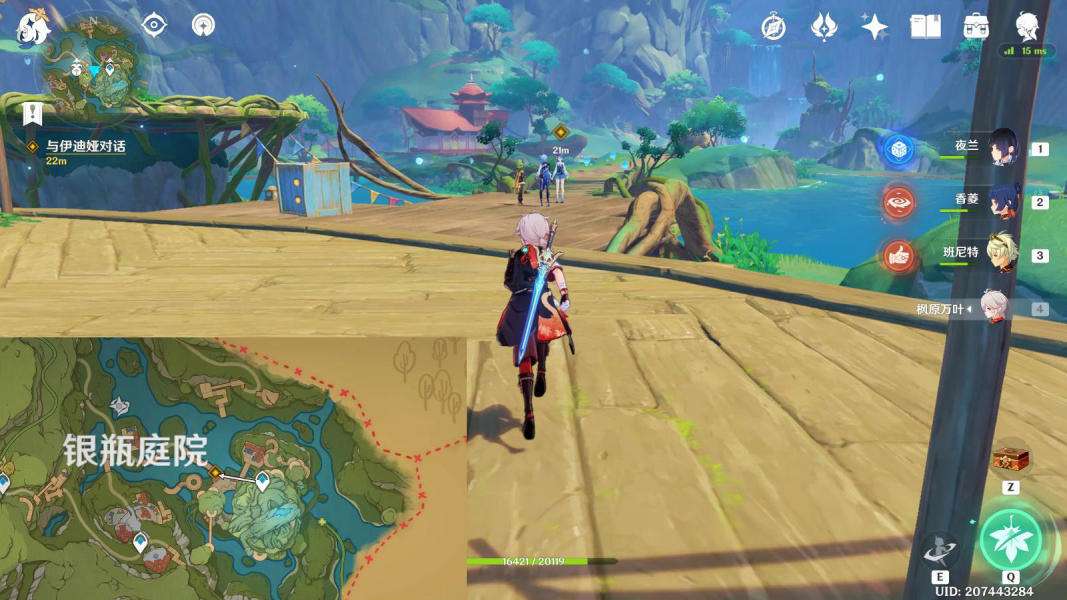Image resolution: width=1067 pixels, height=600 pixels.
Task: Activate the green leaf elemental burst
Action: 1010,539
